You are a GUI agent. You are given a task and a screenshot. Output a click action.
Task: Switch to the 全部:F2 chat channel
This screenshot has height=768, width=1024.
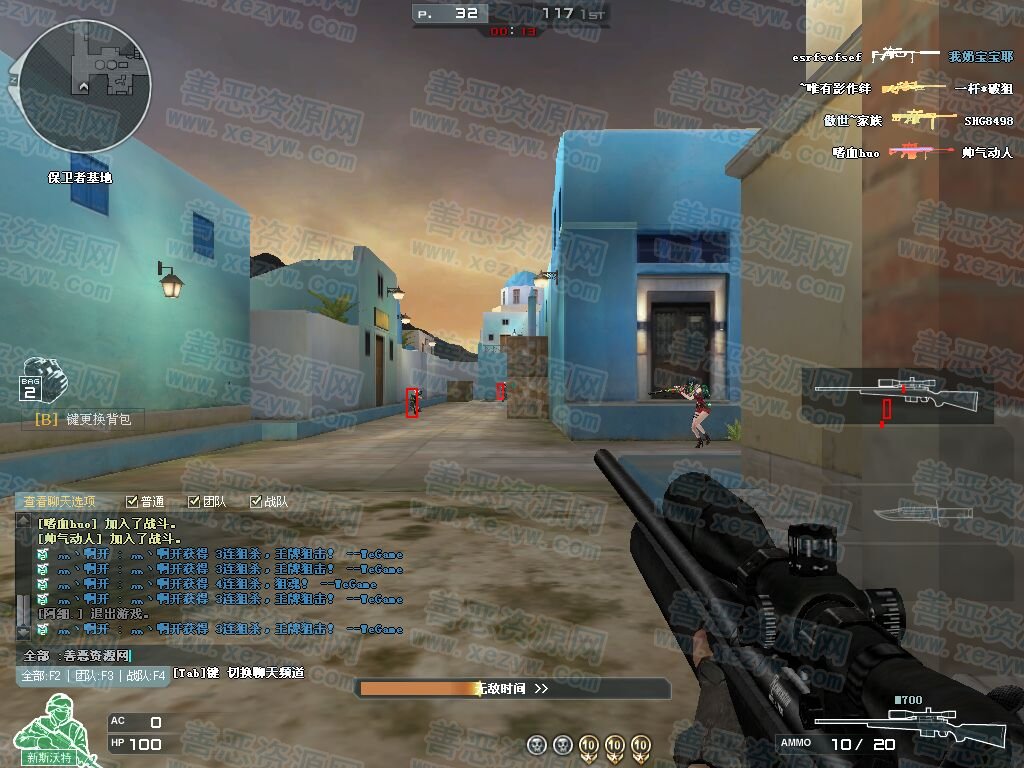pos(42,675)
